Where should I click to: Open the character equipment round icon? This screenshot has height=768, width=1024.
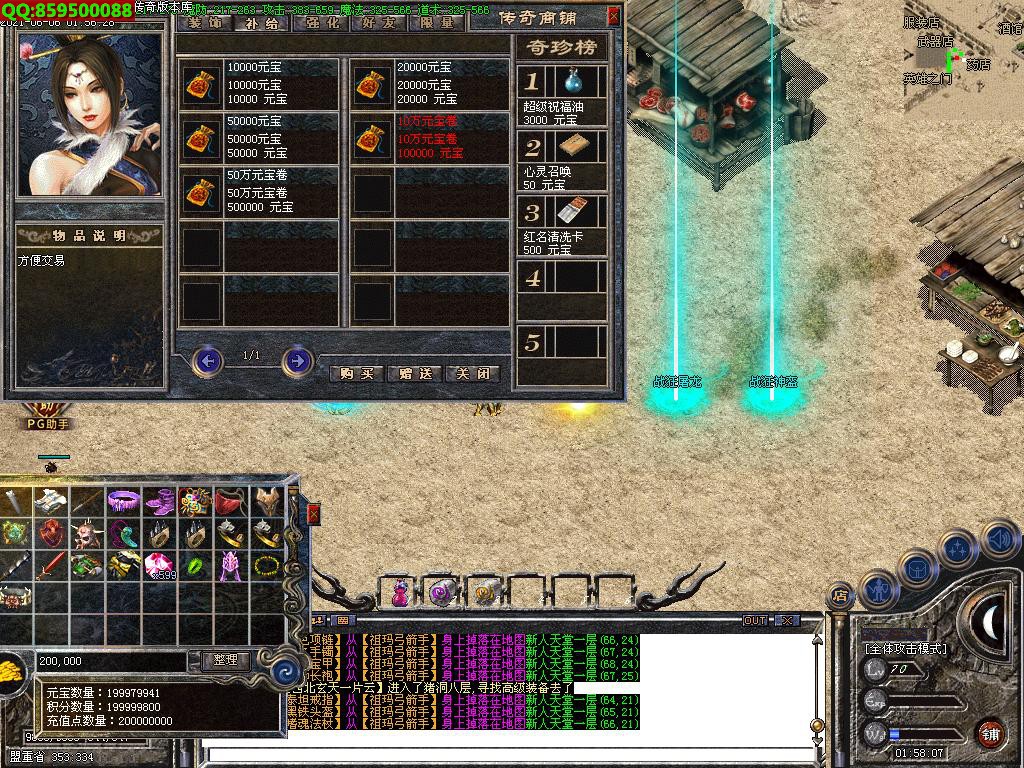point(879,589)
